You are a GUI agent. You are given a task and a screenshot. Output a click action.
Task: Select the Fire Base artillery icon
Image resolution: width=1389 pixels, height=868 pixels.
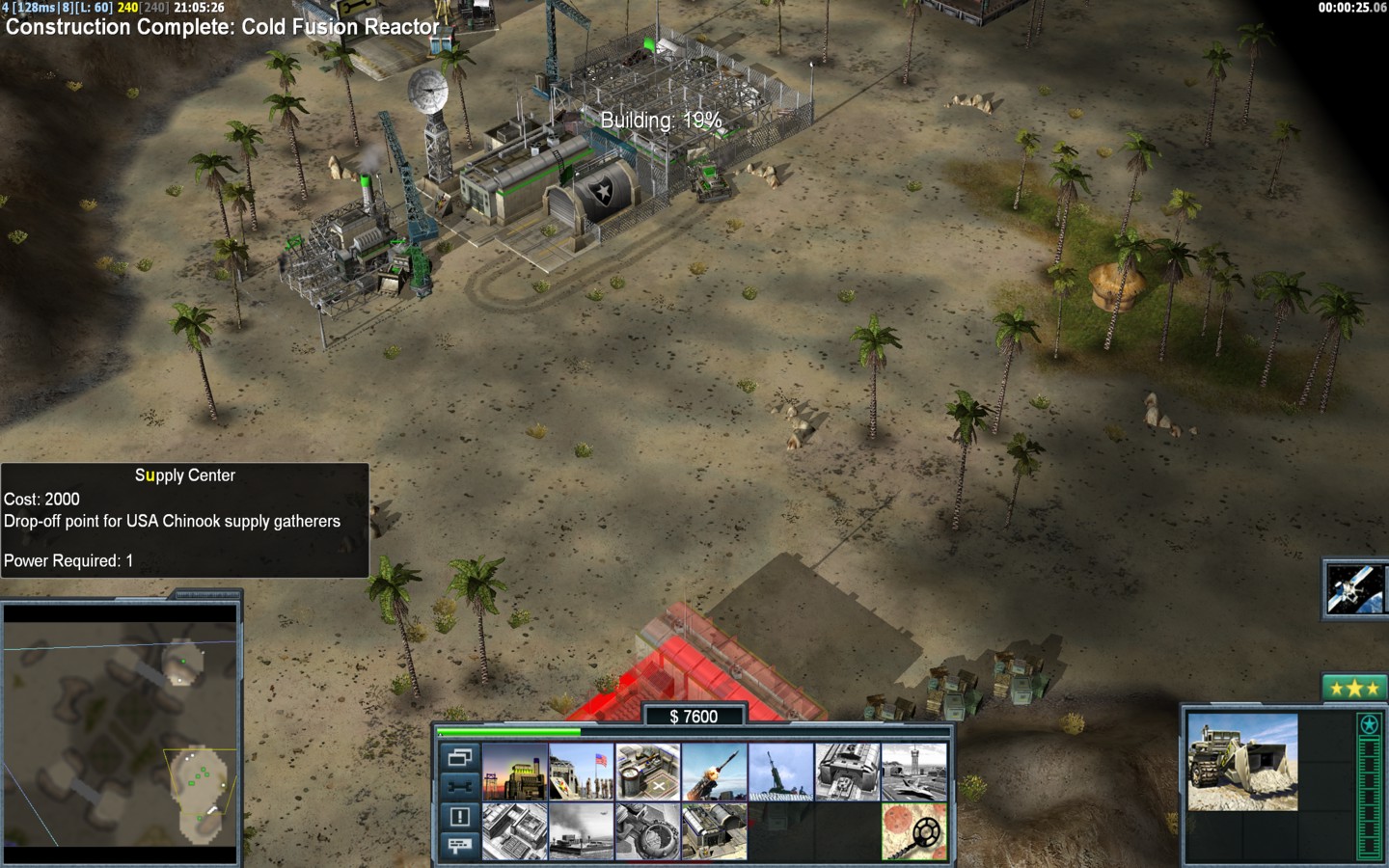point(781,772)
